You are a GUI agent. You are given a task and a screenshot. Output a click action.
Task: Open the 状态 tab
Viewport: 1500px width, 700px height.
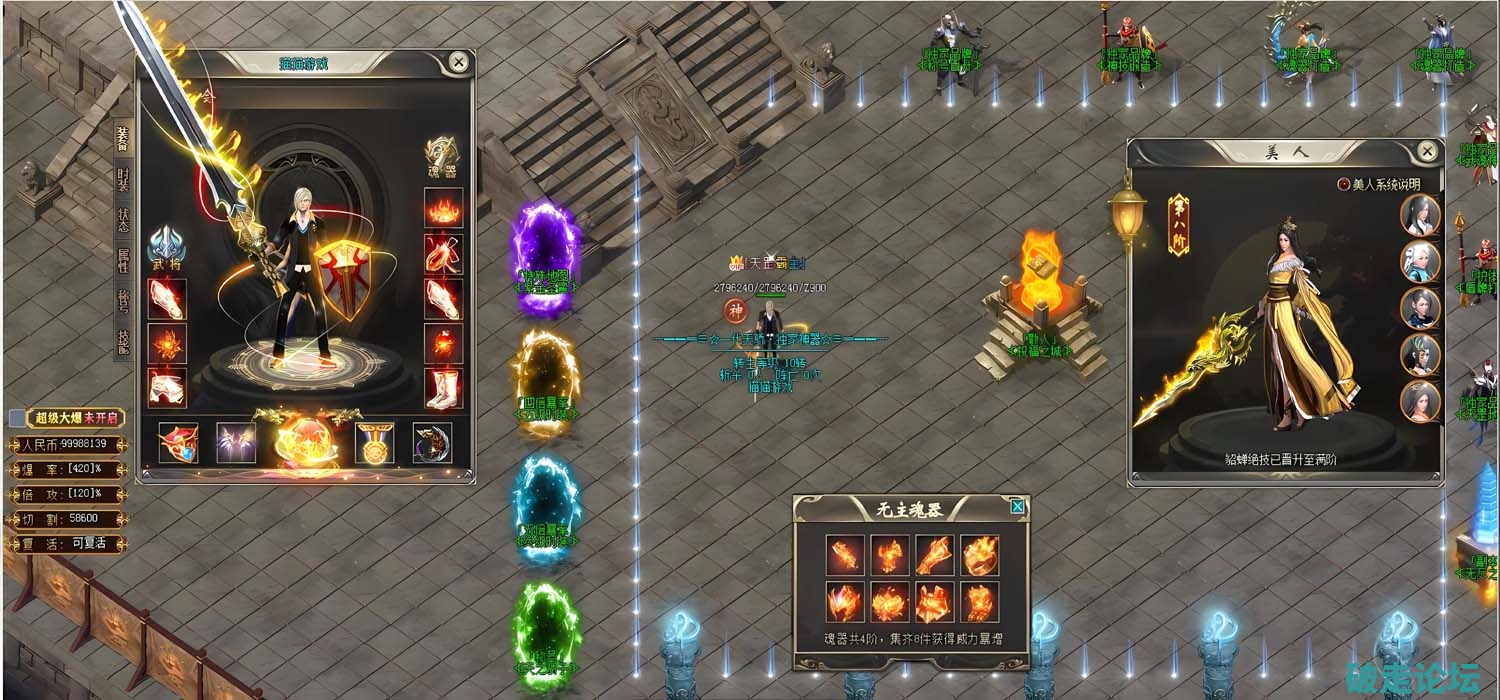coord(122,220)
